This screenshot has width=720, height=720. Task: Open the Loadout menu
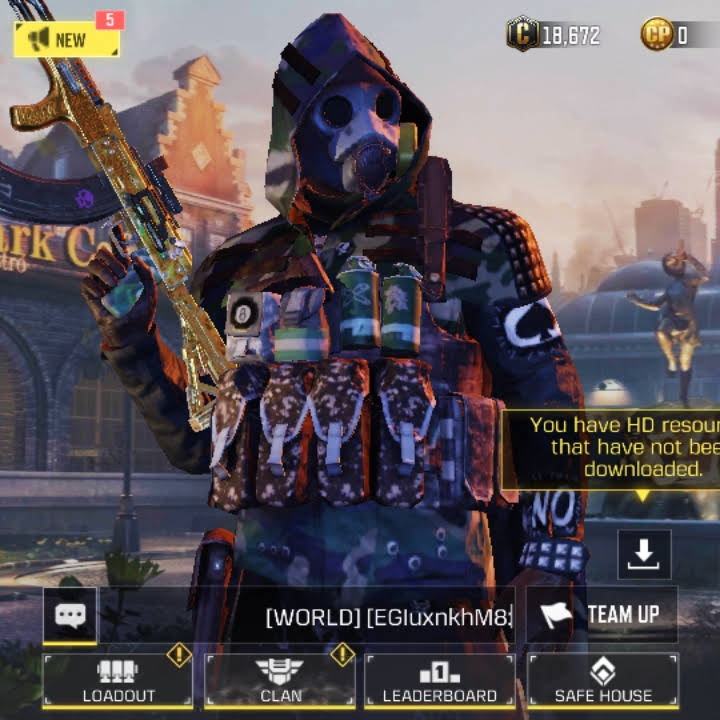point(117,680)
